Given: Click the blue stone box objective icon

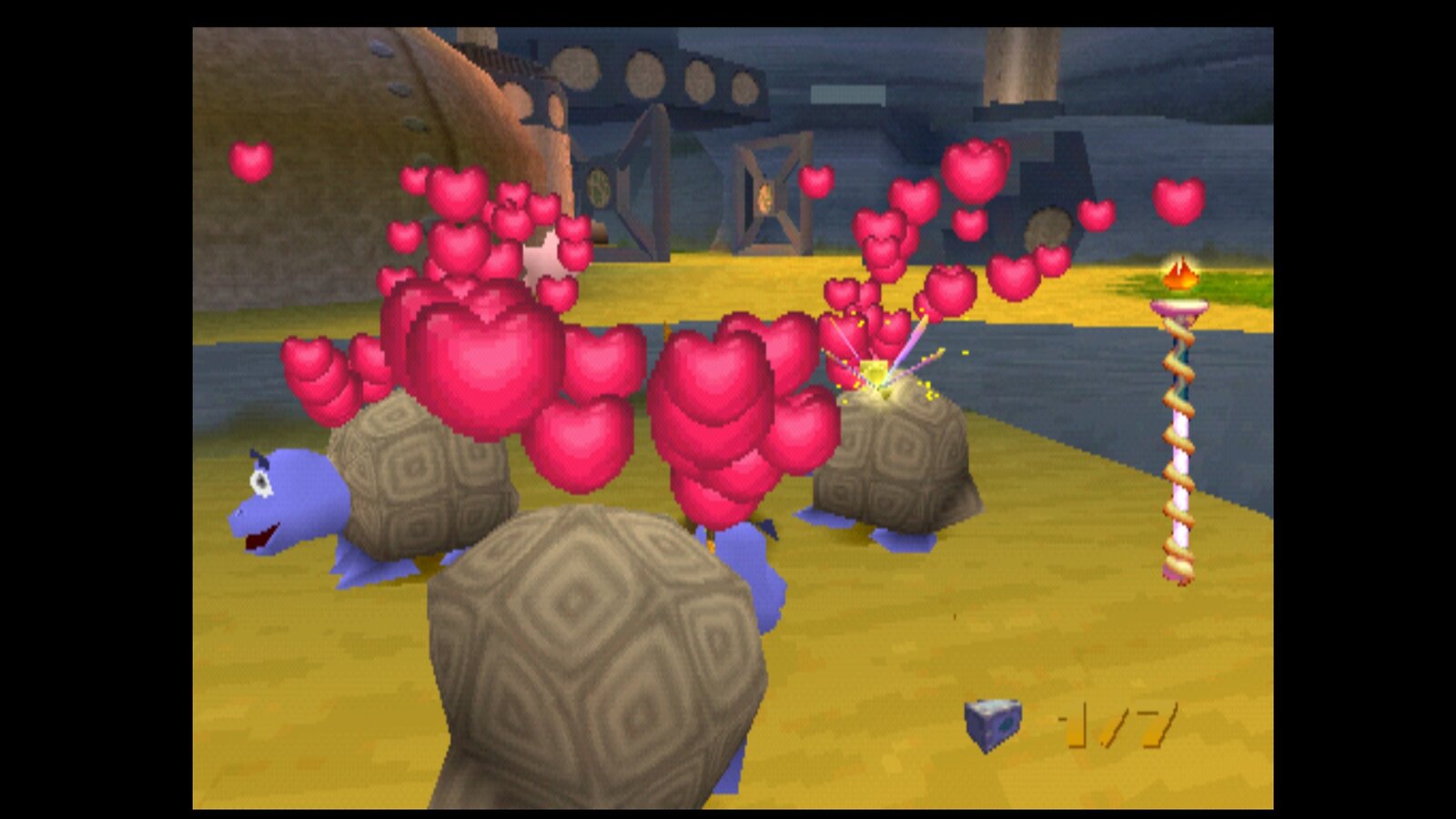Looking at the screenshot, I should coord(992,725).
